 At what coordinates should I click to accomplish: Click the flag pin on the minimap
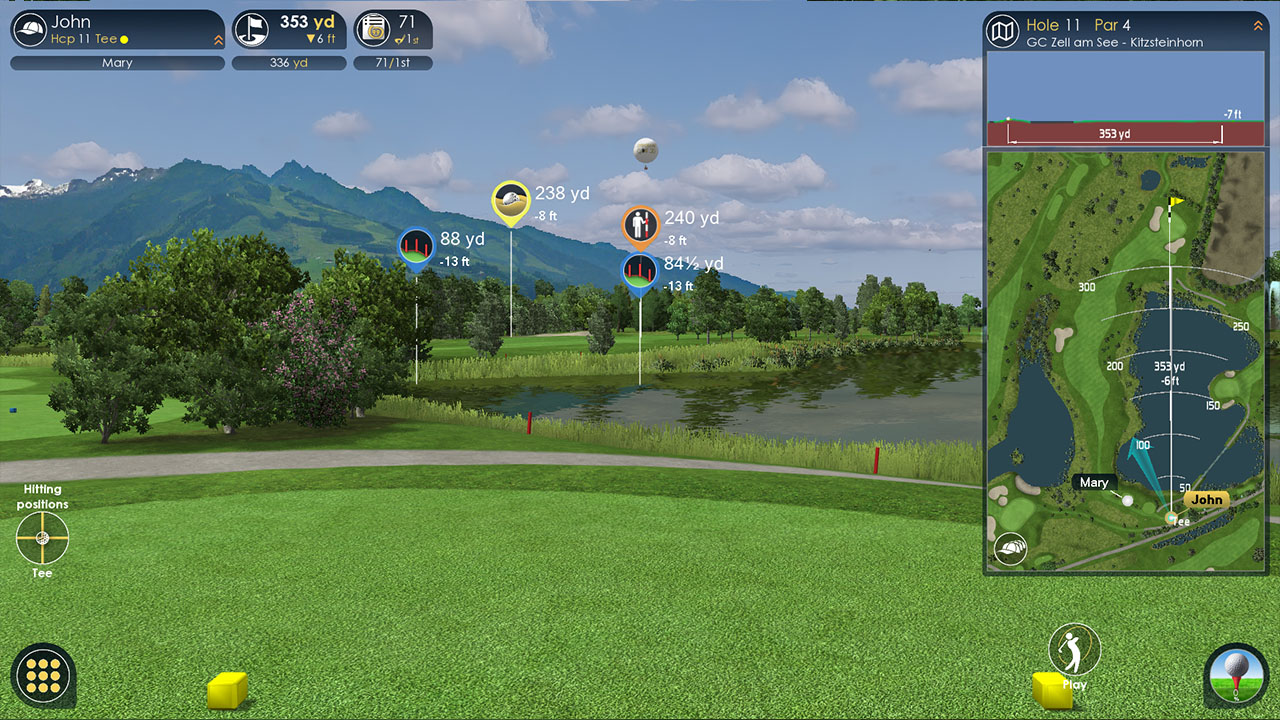[1177, 202]
